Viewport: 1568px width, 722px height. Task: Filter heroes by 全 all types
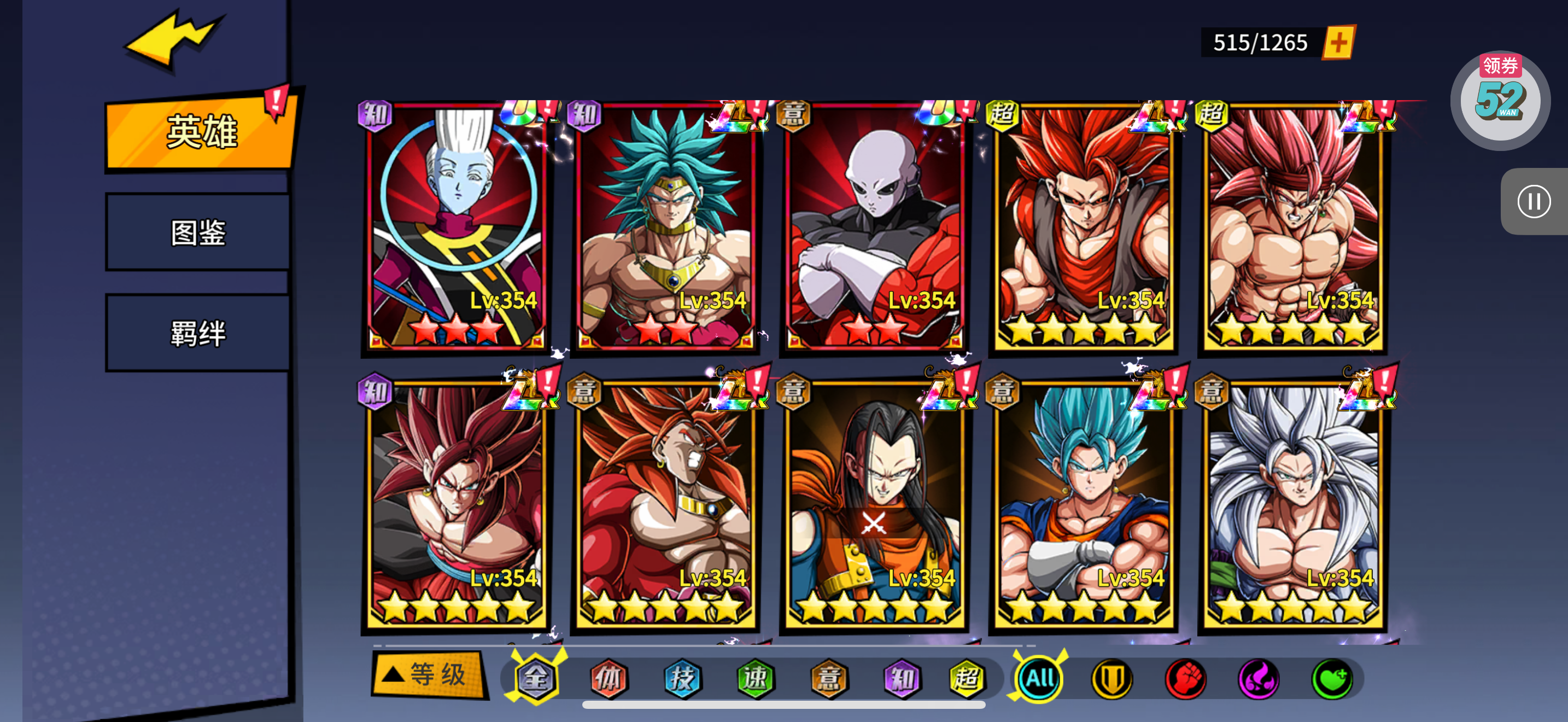tap(536, 678)
